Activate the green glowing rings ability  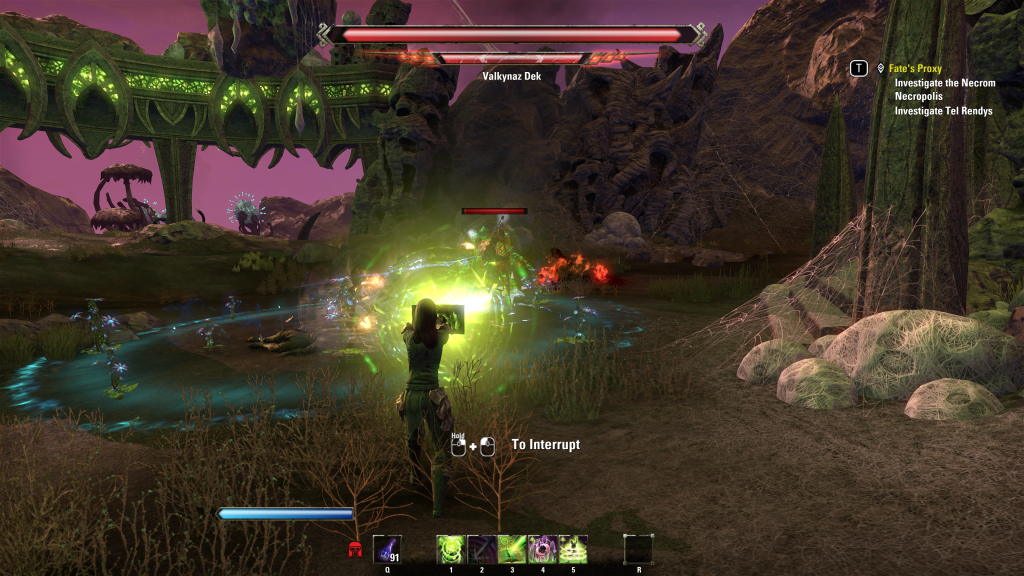click(573, 549)
